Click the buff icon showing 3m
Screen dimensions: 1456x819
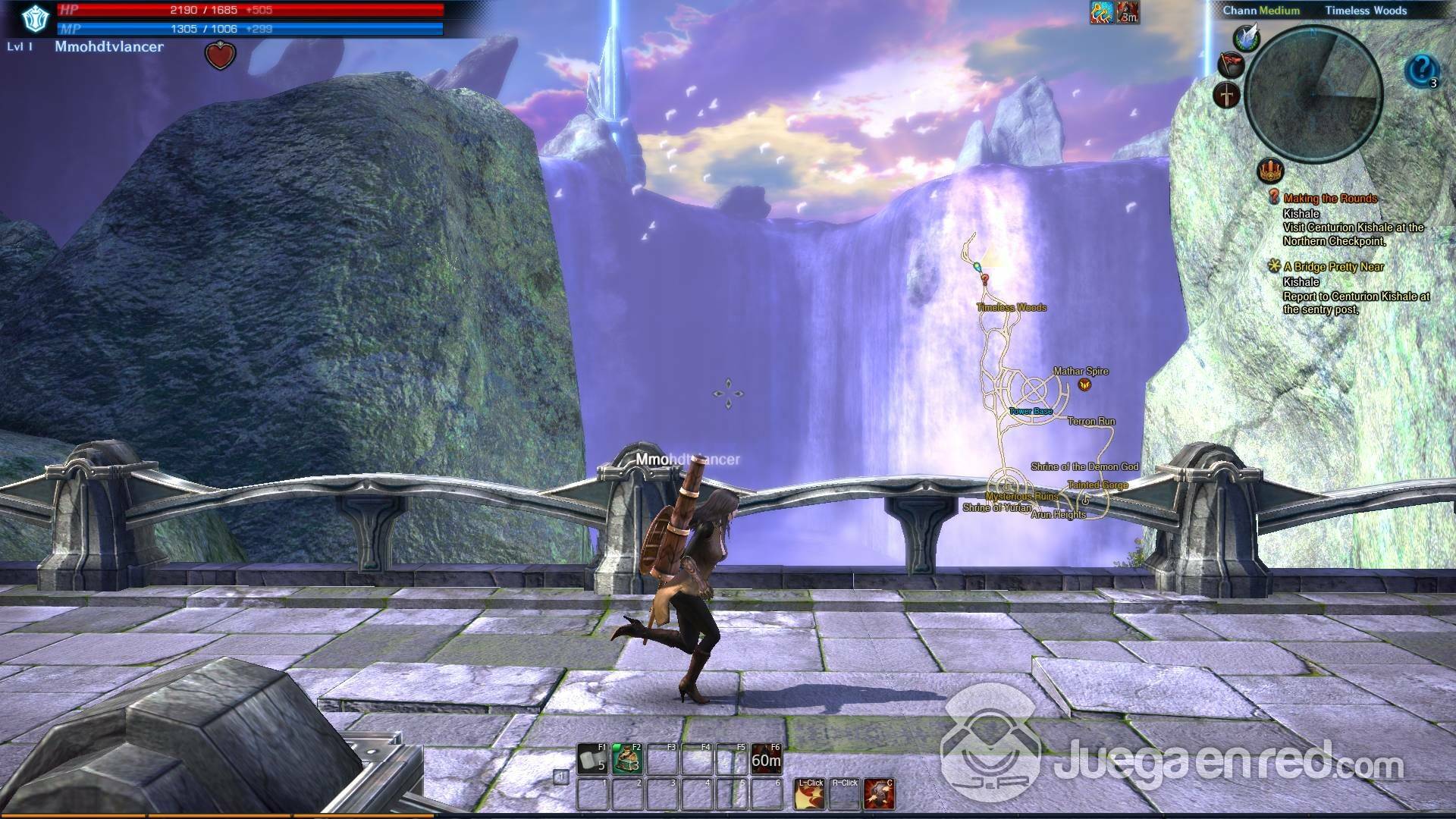(1128, 12)
